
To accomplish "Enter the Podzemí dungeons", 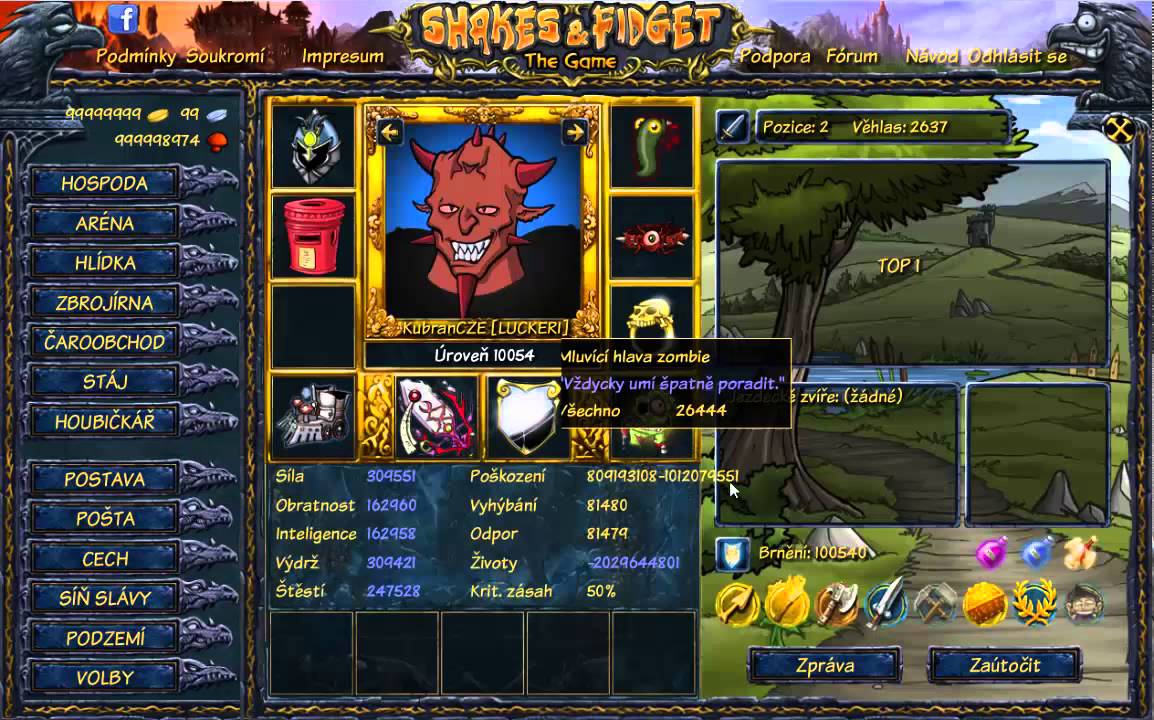I will pyautogui.click(x=104, y=638).
